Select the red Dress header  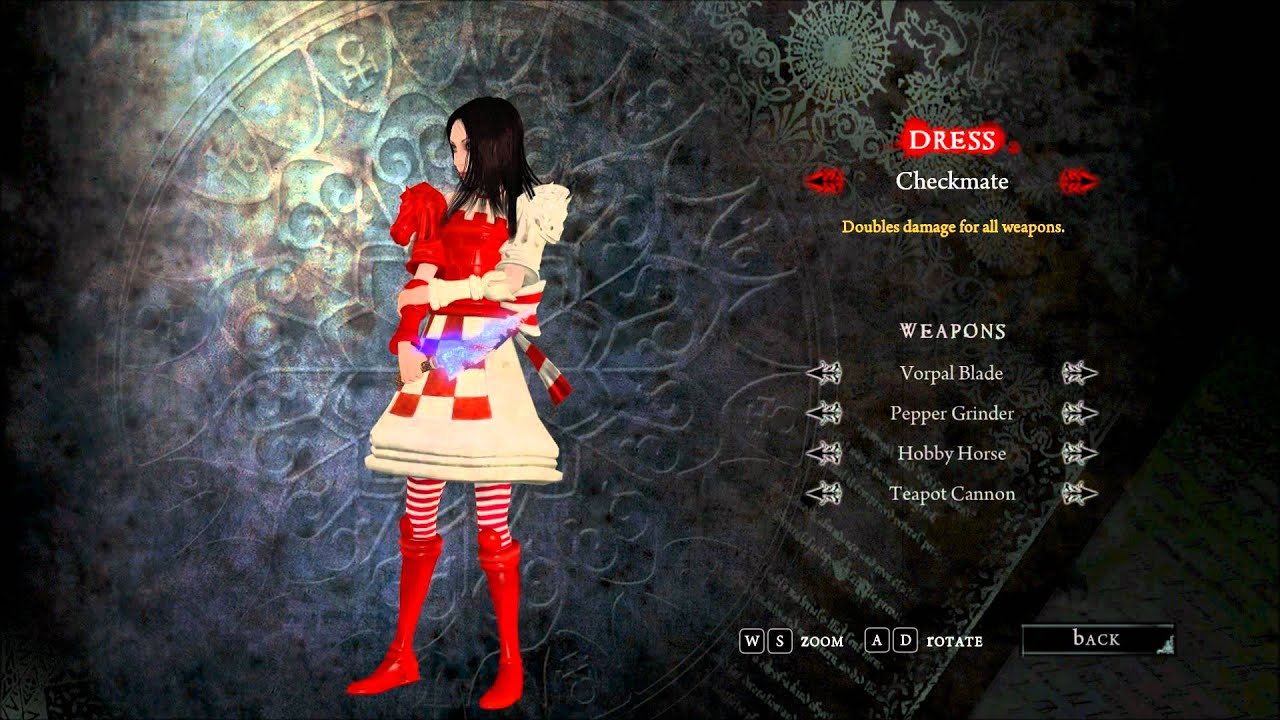951,141
